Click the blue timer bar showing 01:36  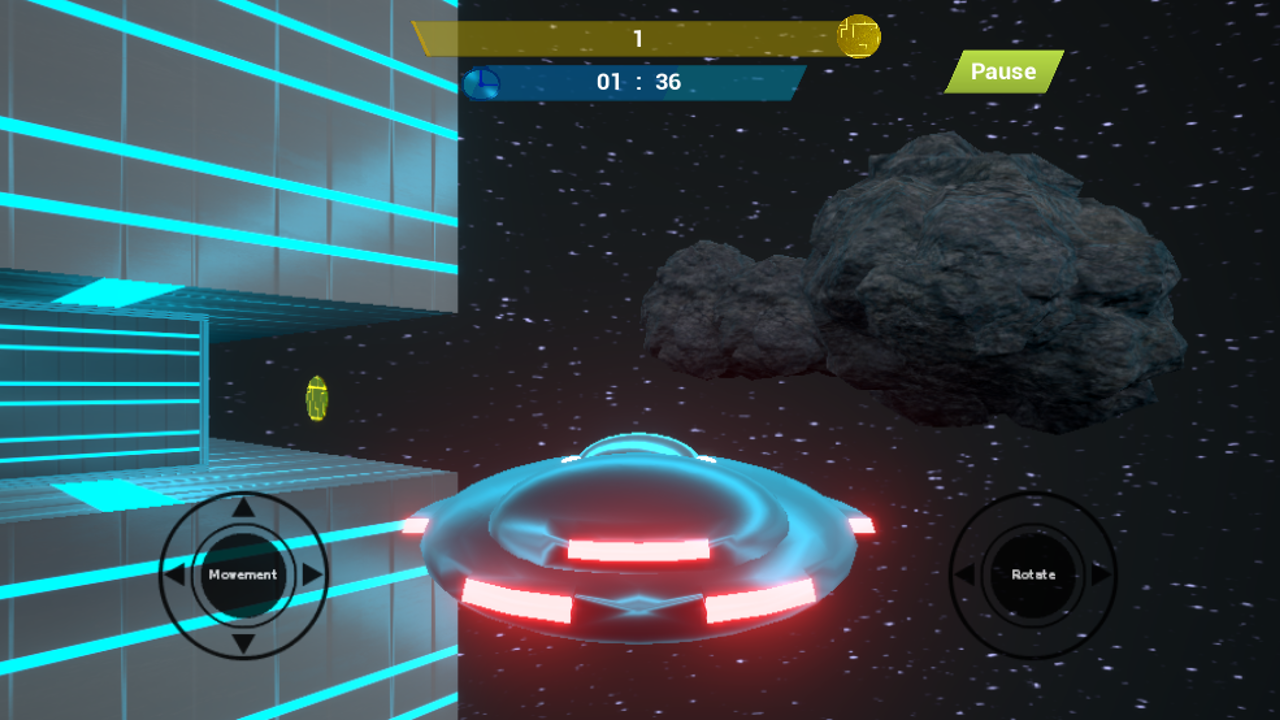(x=640, y=84)
